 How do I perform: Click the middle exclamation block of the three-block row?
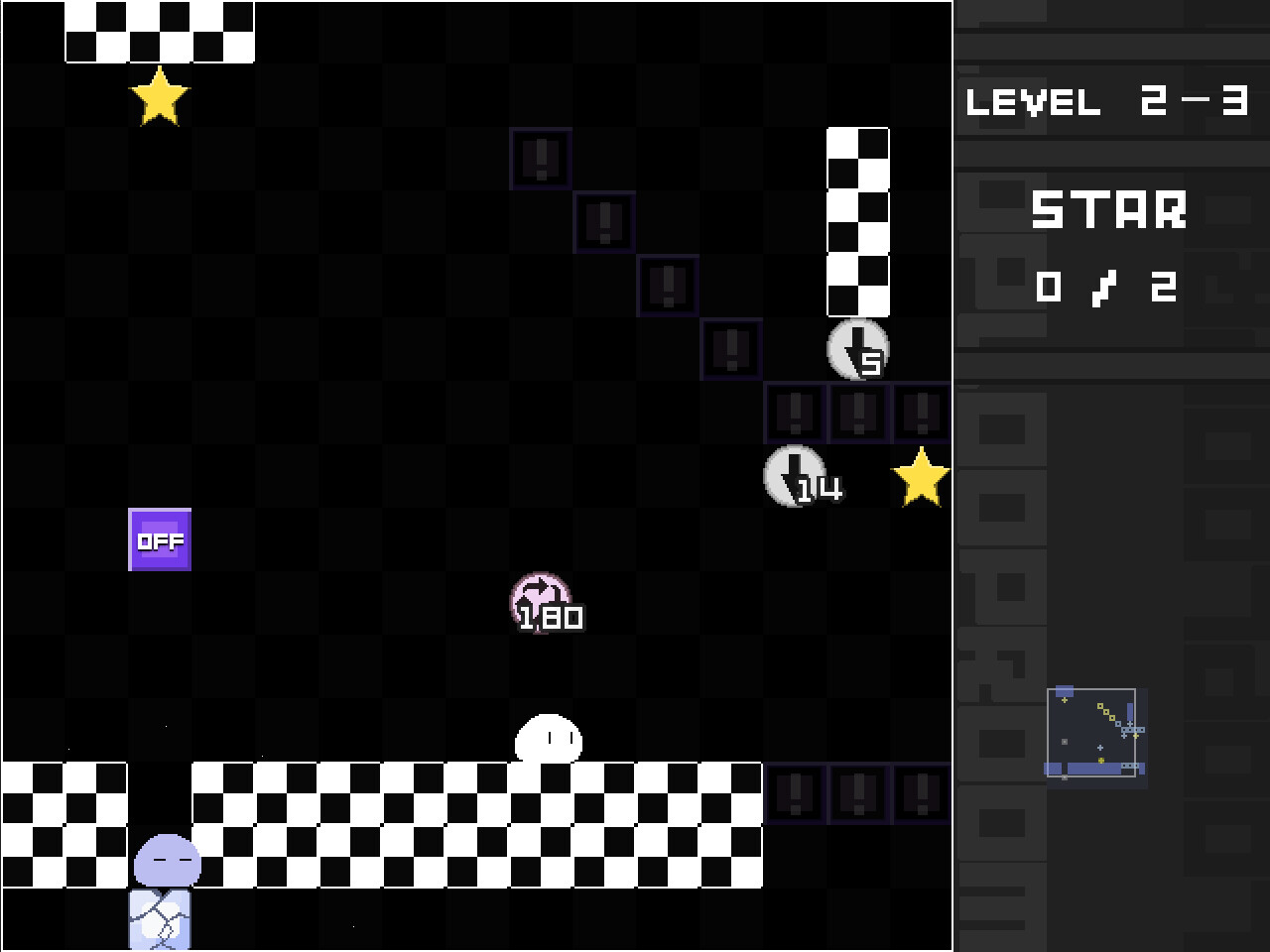[x=857, y=413]
